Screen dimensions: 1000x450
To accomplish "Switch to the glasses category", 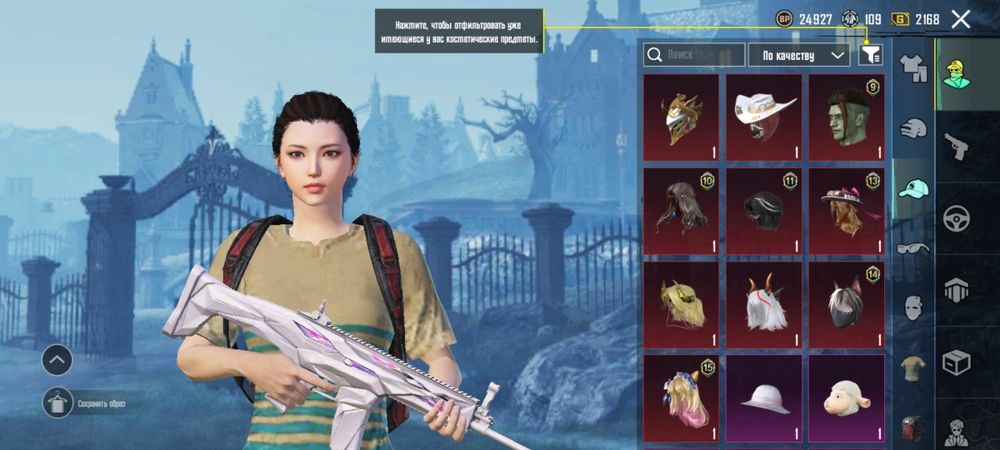I will click(x=912, y=249).
